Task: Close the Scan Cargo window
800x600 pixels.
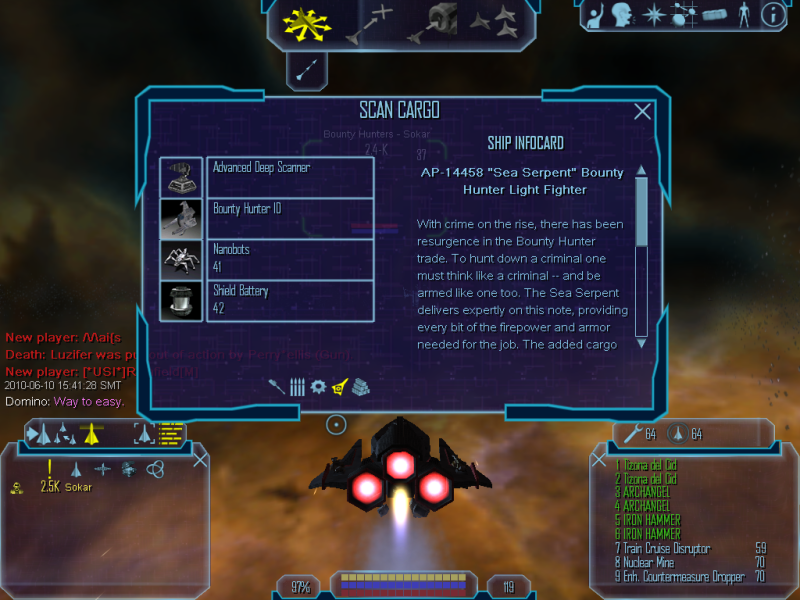Action: tap(643, 112)
